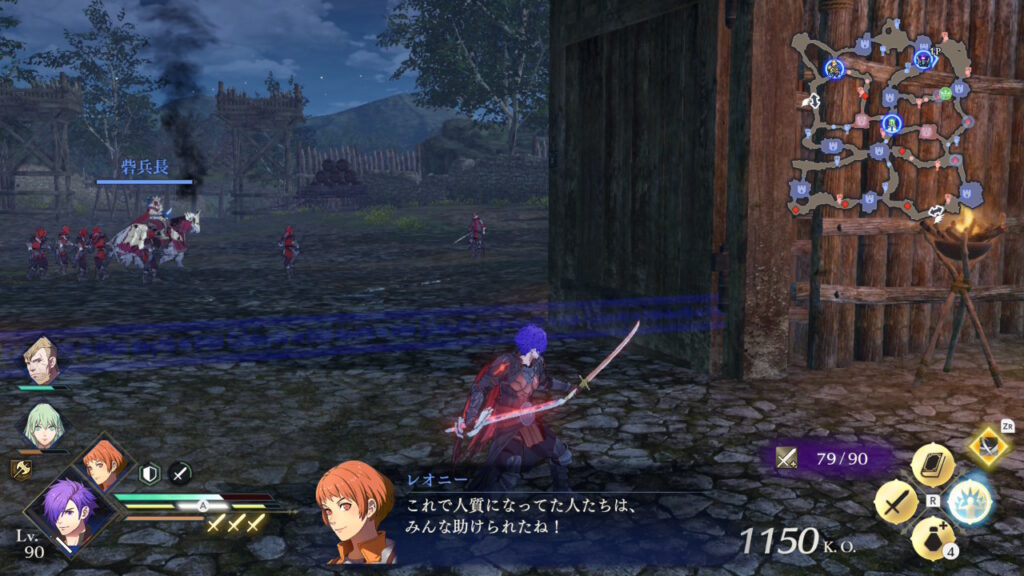
Task: Trigger the glowing blue Awakening ability icon
Action: 969,502
